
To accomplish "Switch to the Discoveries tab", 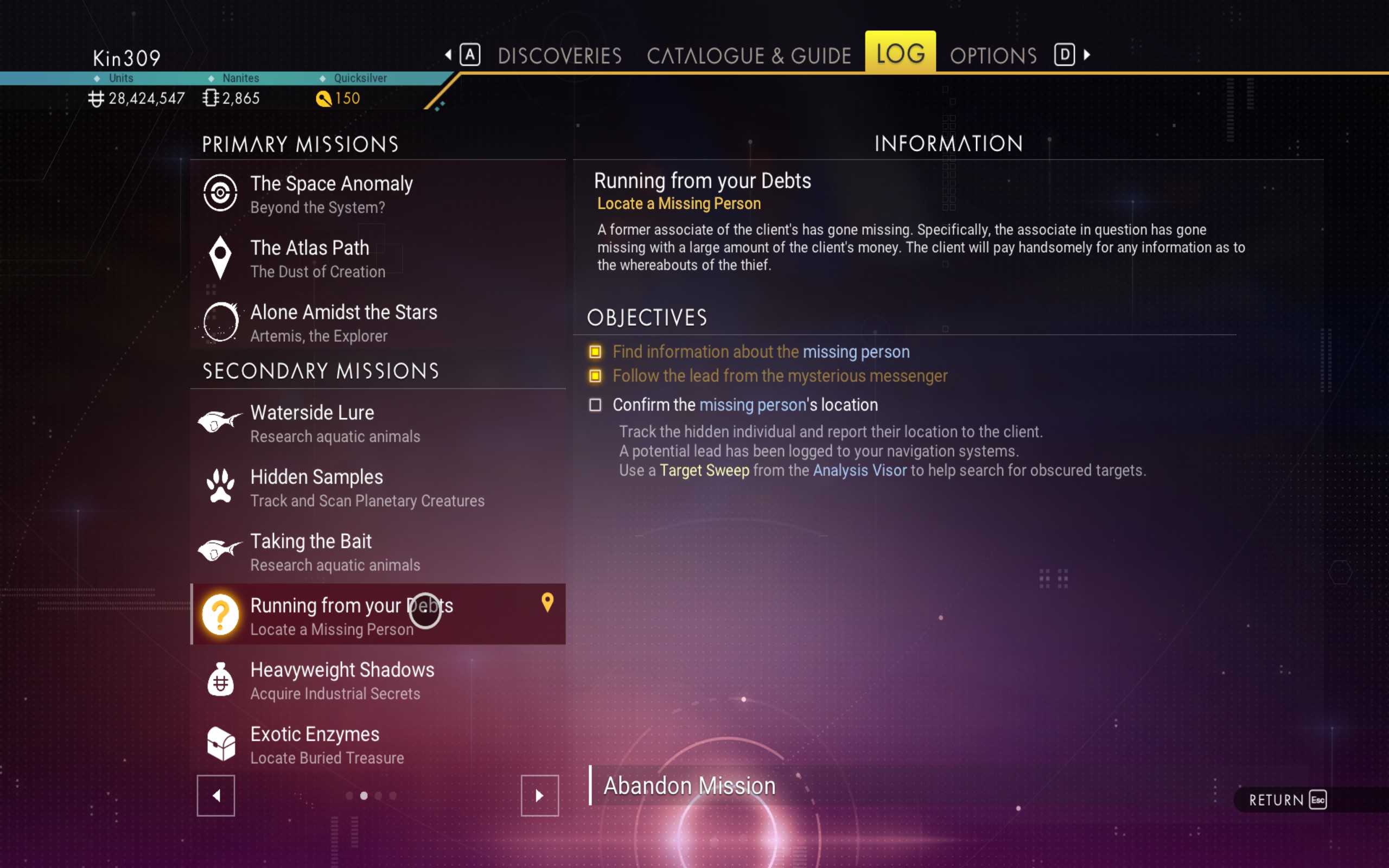I will (559, 56).
